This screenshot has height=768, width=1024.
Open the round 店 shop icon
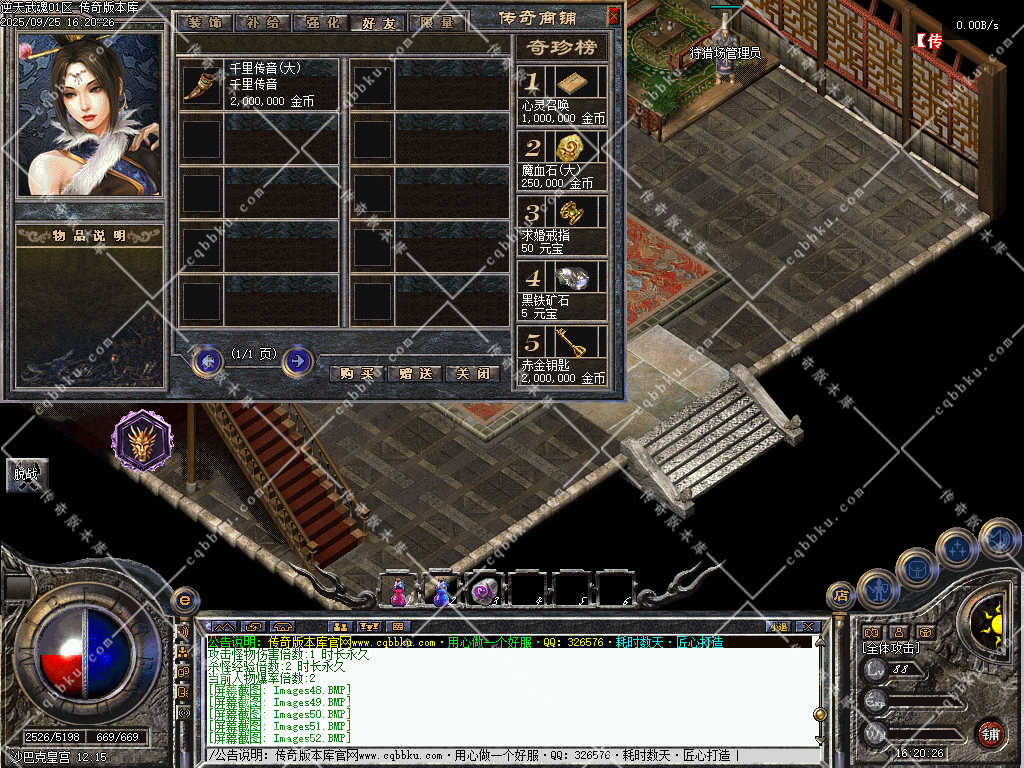click(x=841, y=596)
